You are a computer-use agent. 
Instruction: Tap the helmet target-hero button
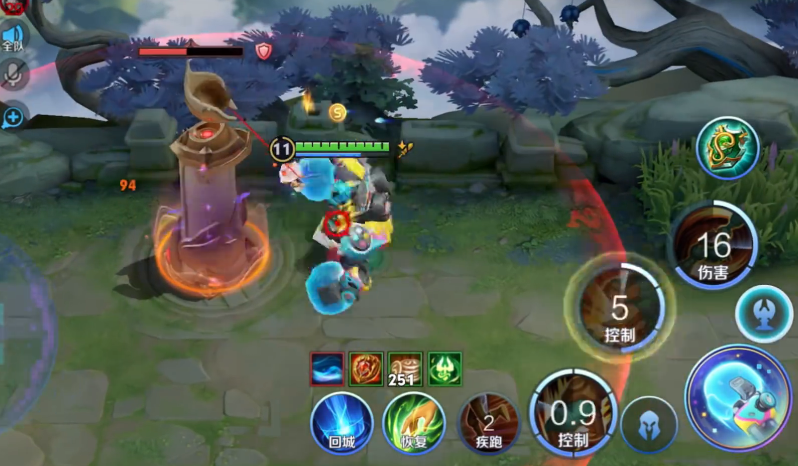648,425
